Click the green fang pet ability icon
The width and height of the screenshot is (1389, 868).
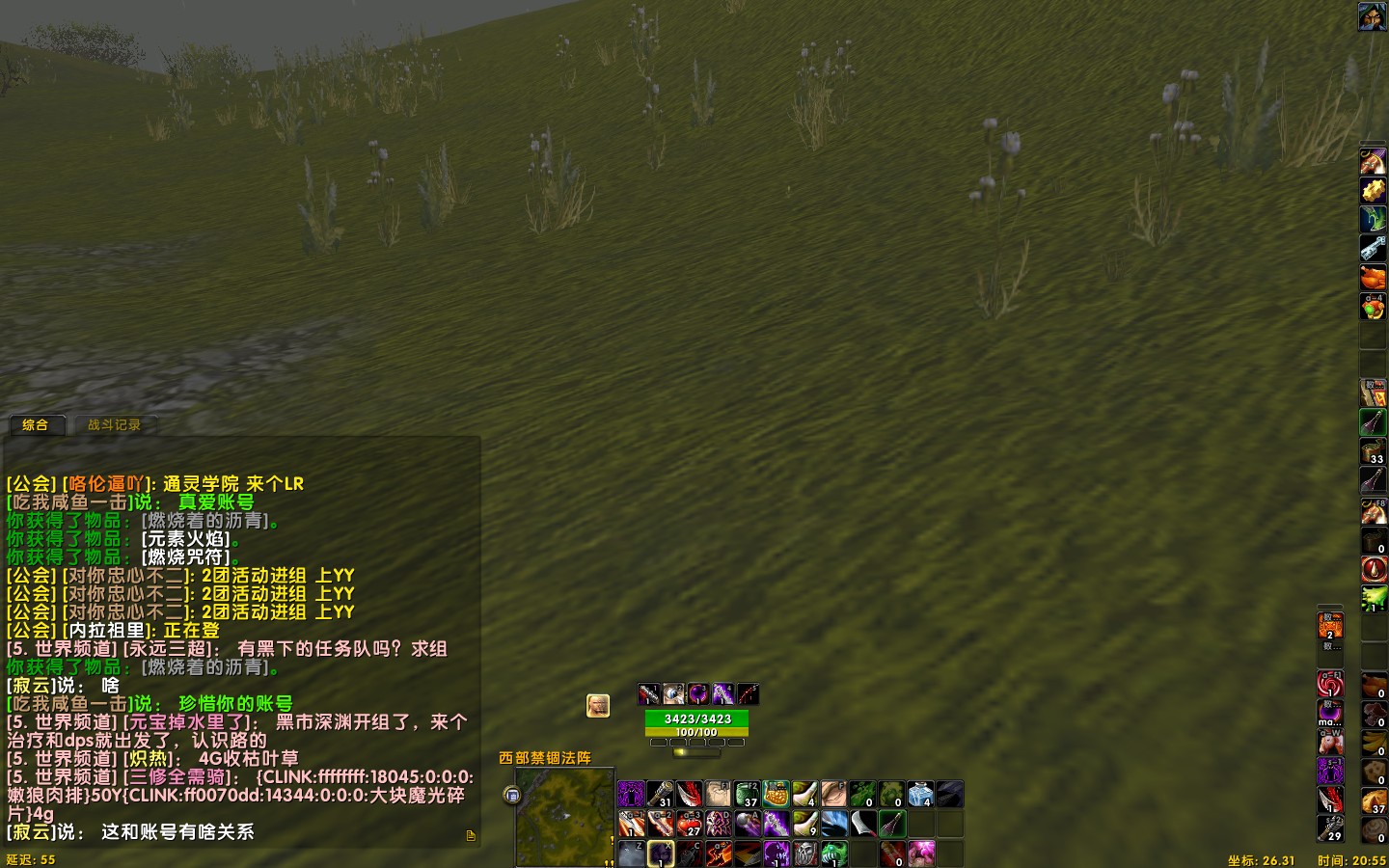833,854
